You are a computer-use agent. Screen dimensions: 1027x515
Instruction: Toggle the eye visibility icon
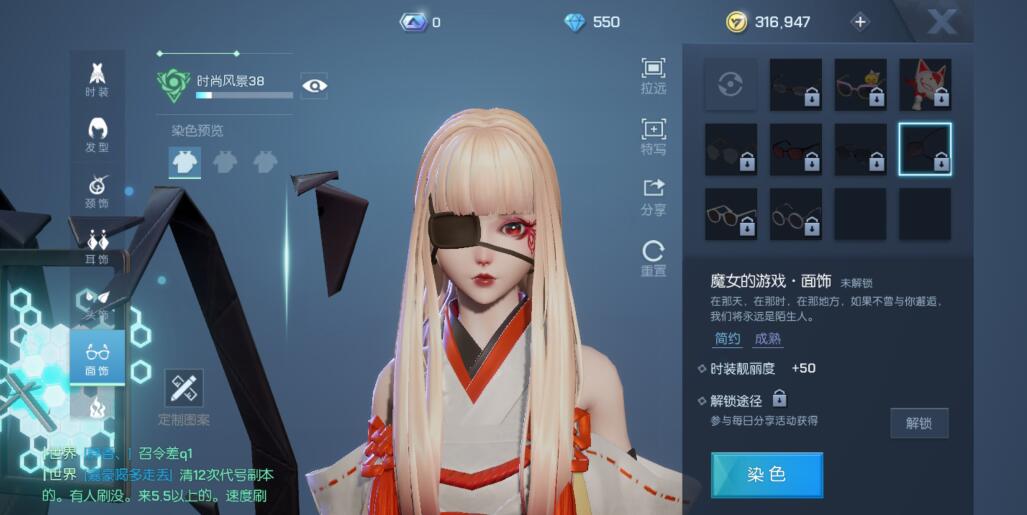coord(314,86)
